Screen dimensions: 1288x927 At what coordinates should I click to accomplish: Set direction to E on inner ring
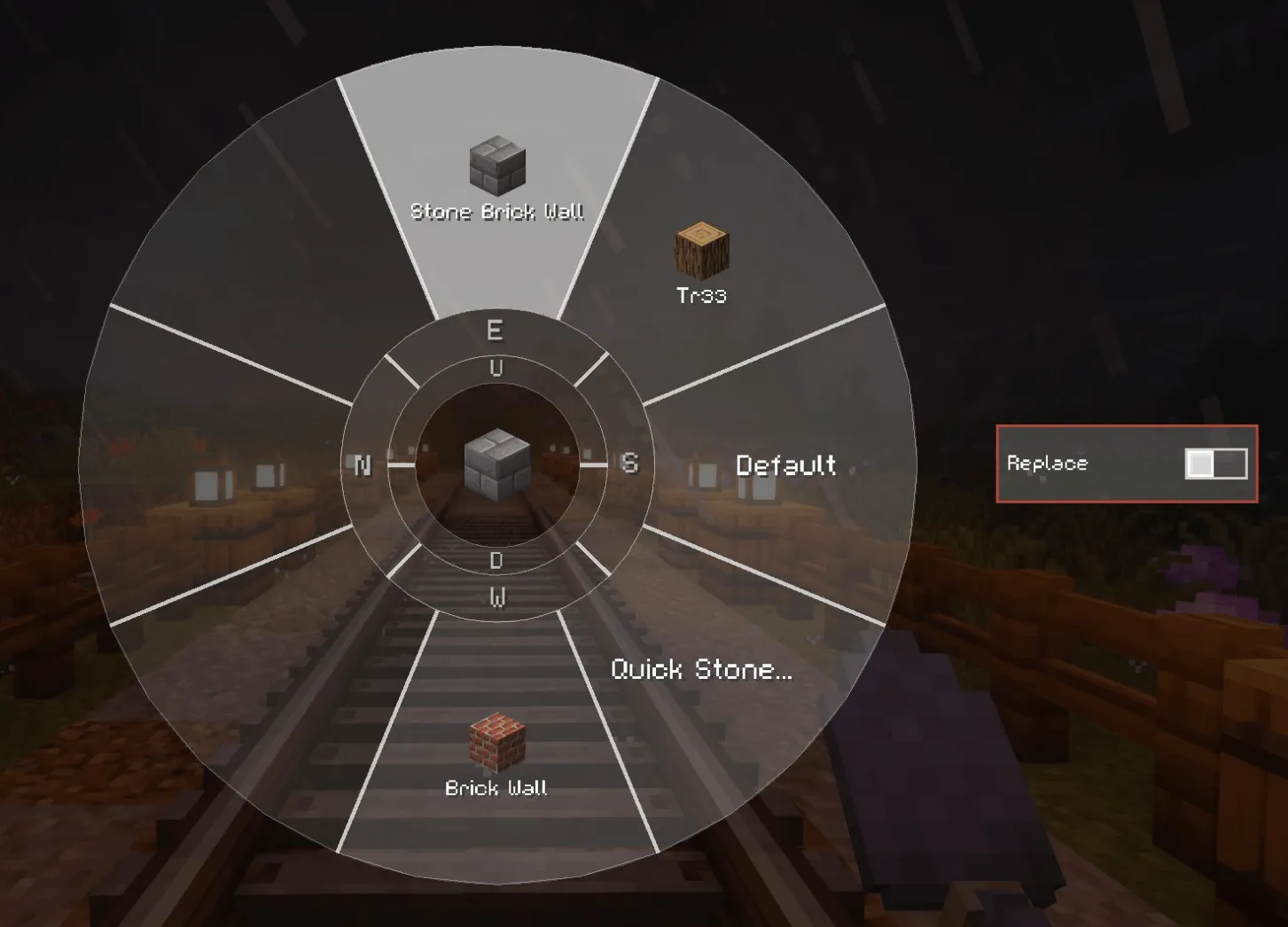click(495, 331)
